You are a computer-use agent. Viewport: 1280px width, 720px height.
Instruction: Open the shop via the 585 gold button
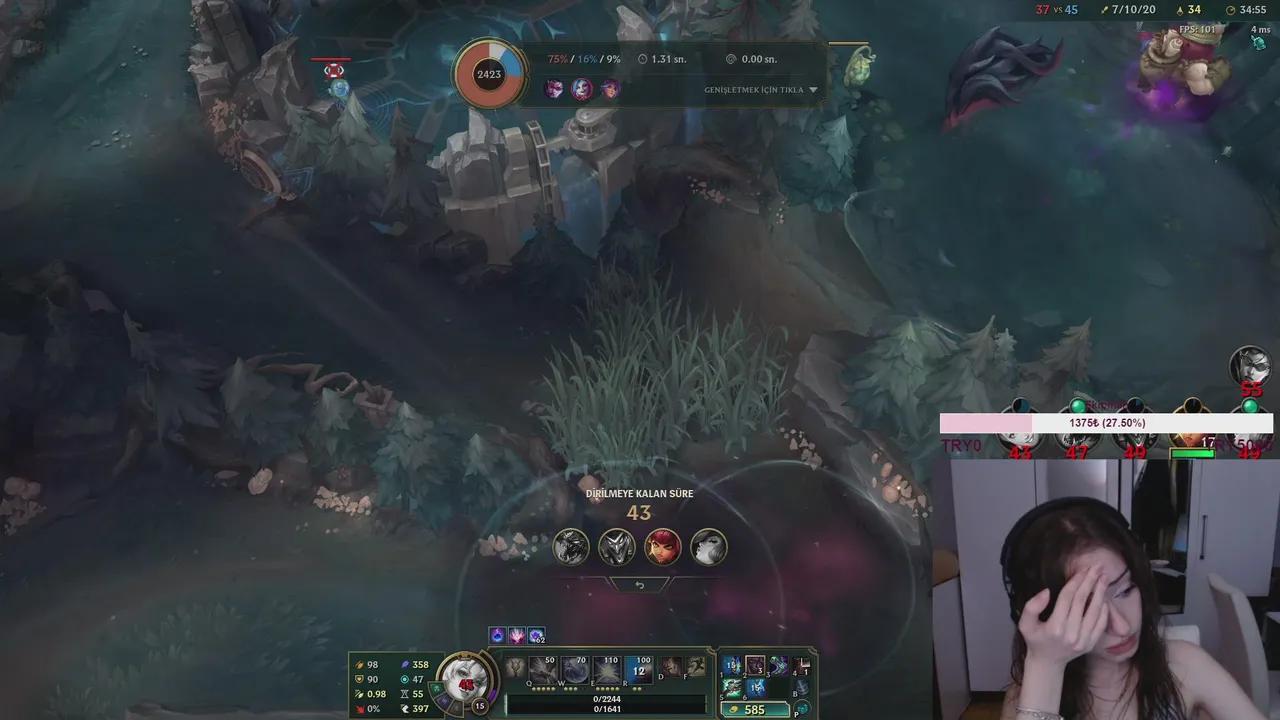pos(753,710)
